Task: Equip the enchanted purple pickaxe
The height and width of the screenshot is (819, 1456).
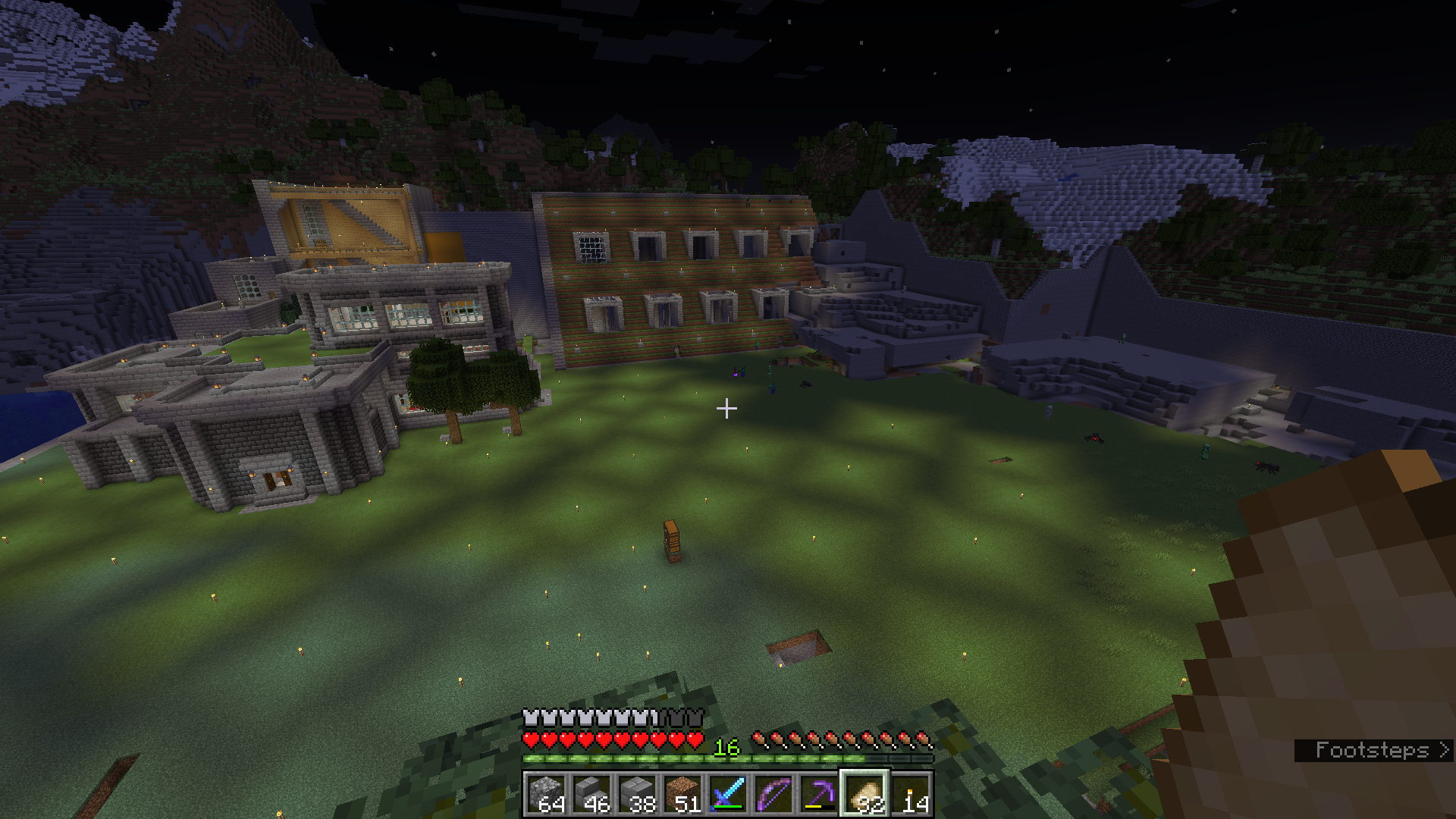Action: click(x=819, y=794)
